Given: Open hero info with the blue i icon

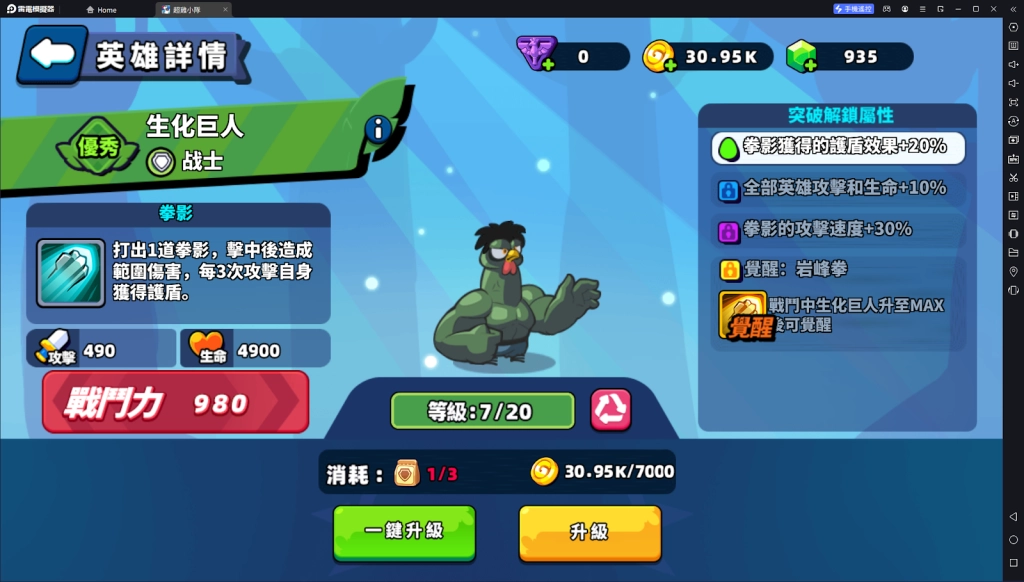Looking at the screenshot, I should pyautogui.click(x=377, y=129).
